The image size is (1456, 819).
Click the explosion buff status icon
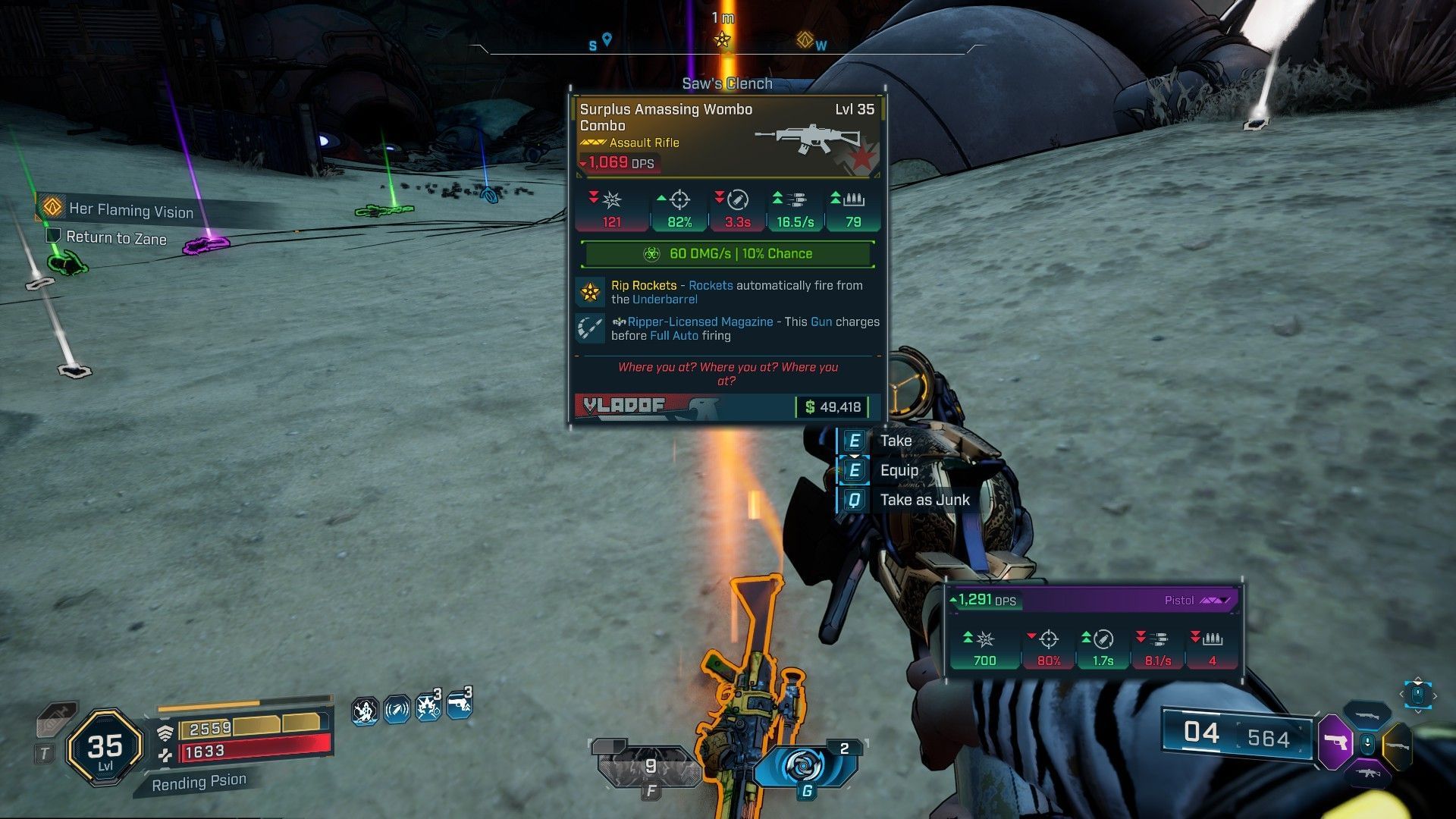pos(427,709)
